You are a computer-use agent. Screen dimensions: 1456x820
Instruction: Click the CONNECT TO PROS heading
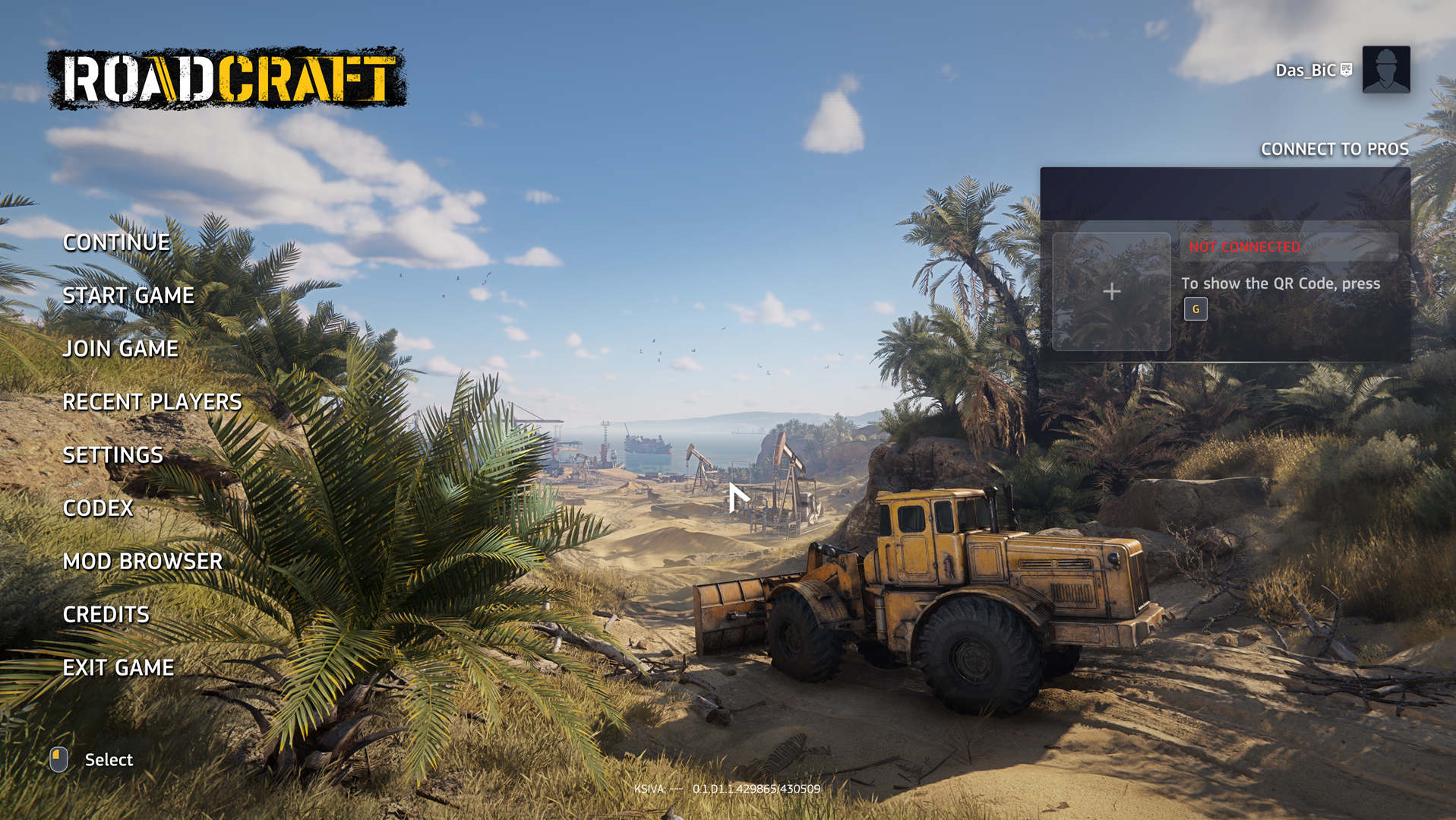1334,149
